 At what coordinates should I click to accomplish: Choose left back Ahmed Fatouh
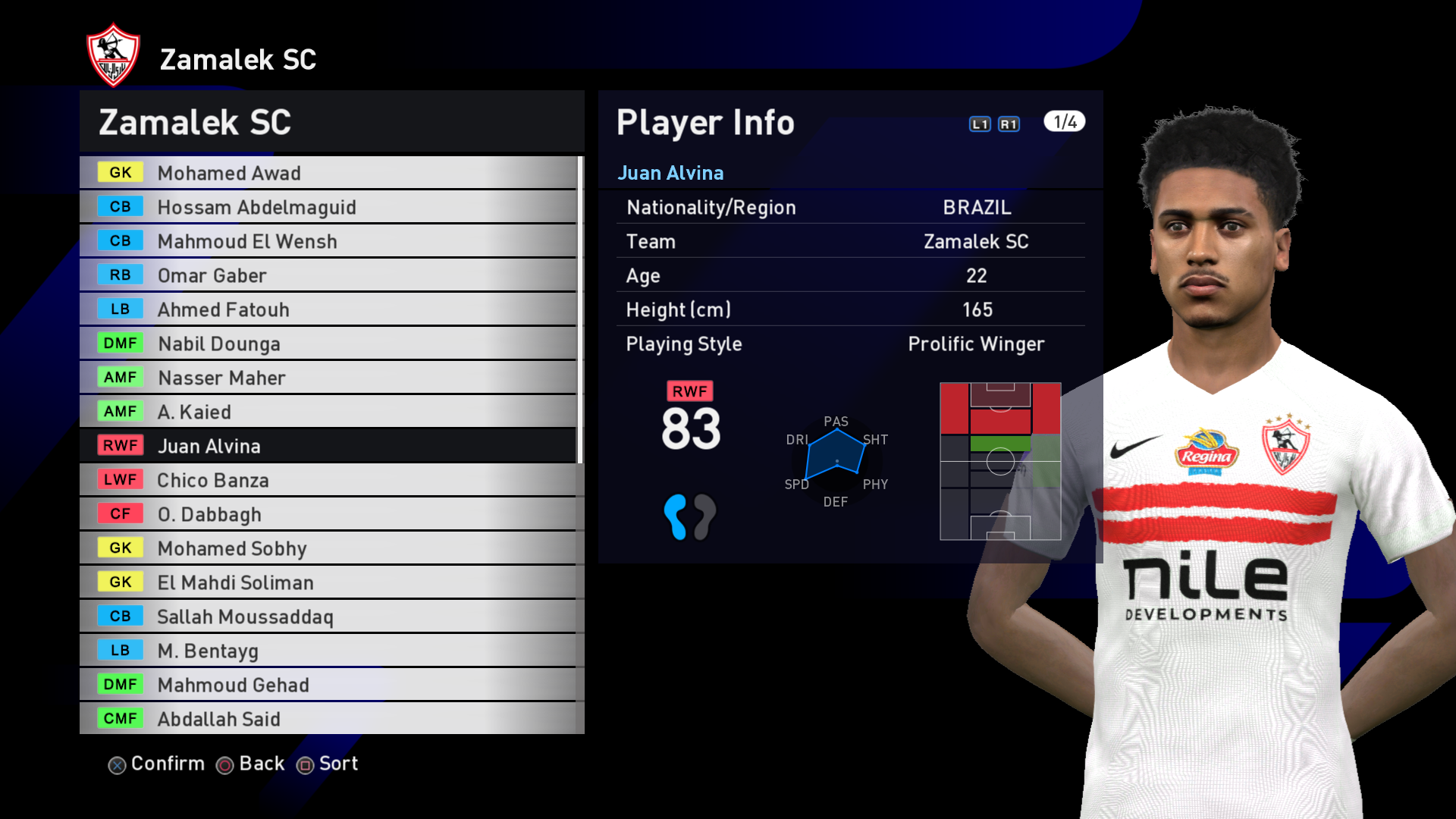click(328, 309)
